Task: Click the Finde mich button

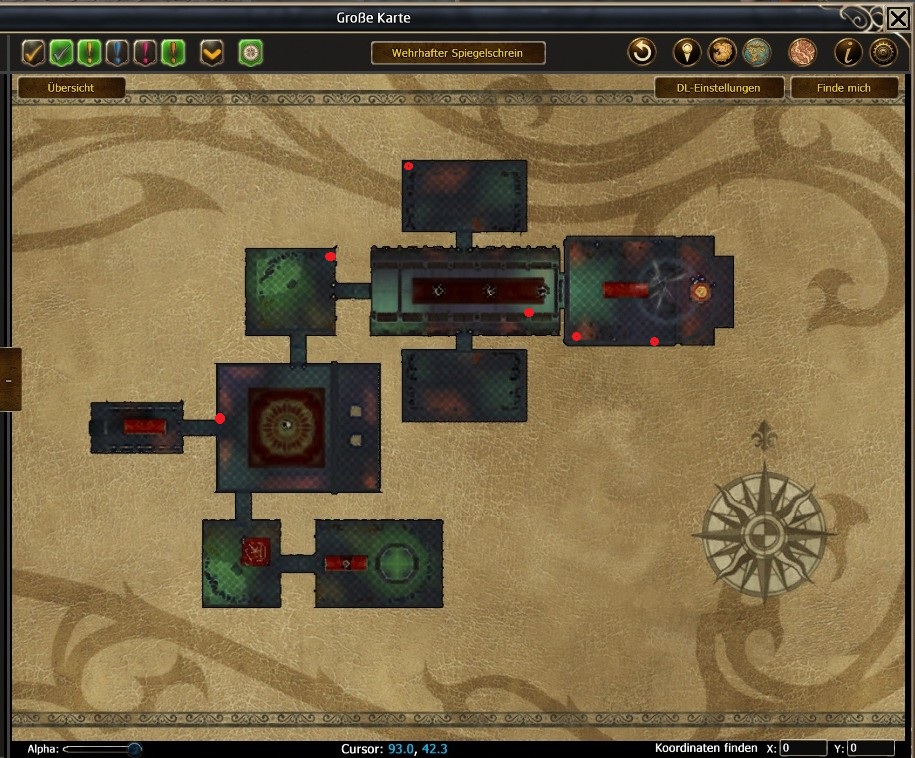Action: [x=843, y=88]
